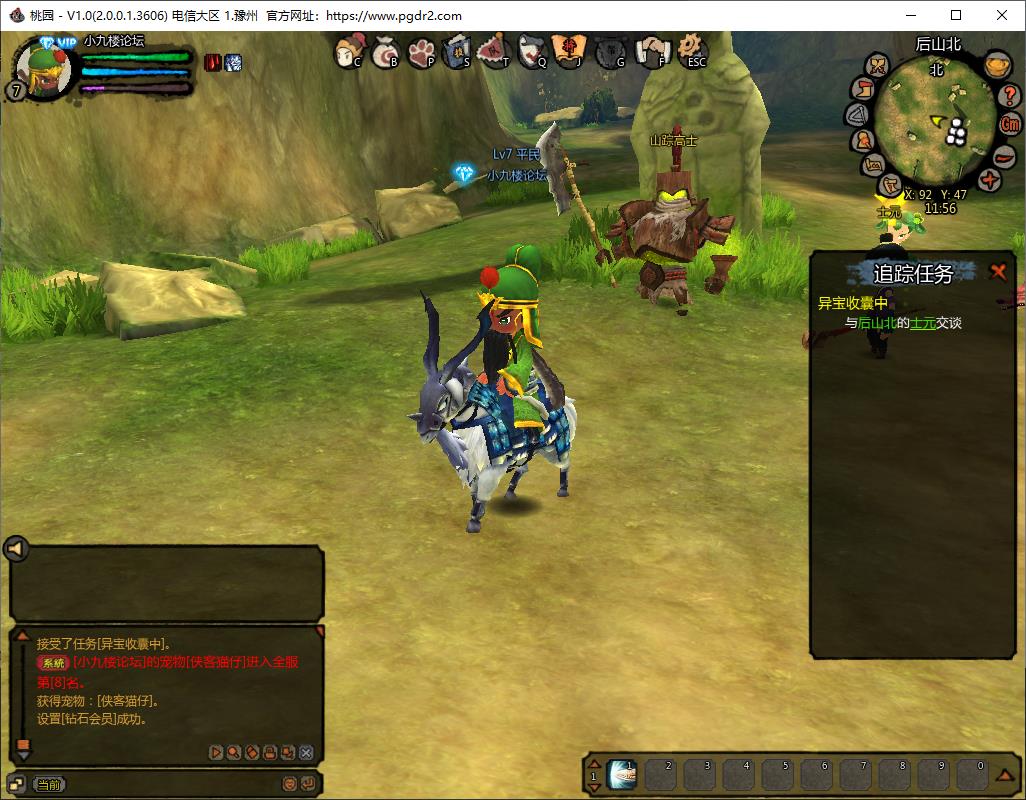
Task: Click the player portrait avatar
Action: click(44, 70)
